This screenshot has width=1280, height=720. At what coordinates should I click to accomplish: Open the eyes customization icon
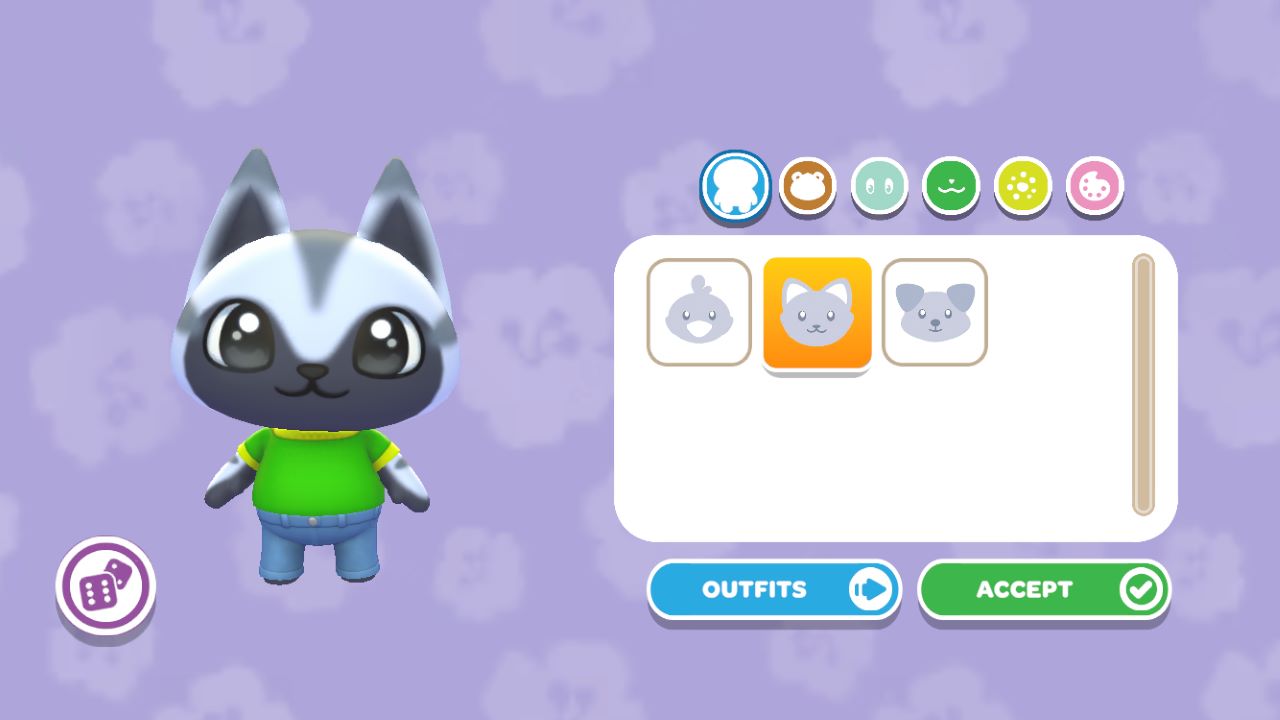point(878,185)
